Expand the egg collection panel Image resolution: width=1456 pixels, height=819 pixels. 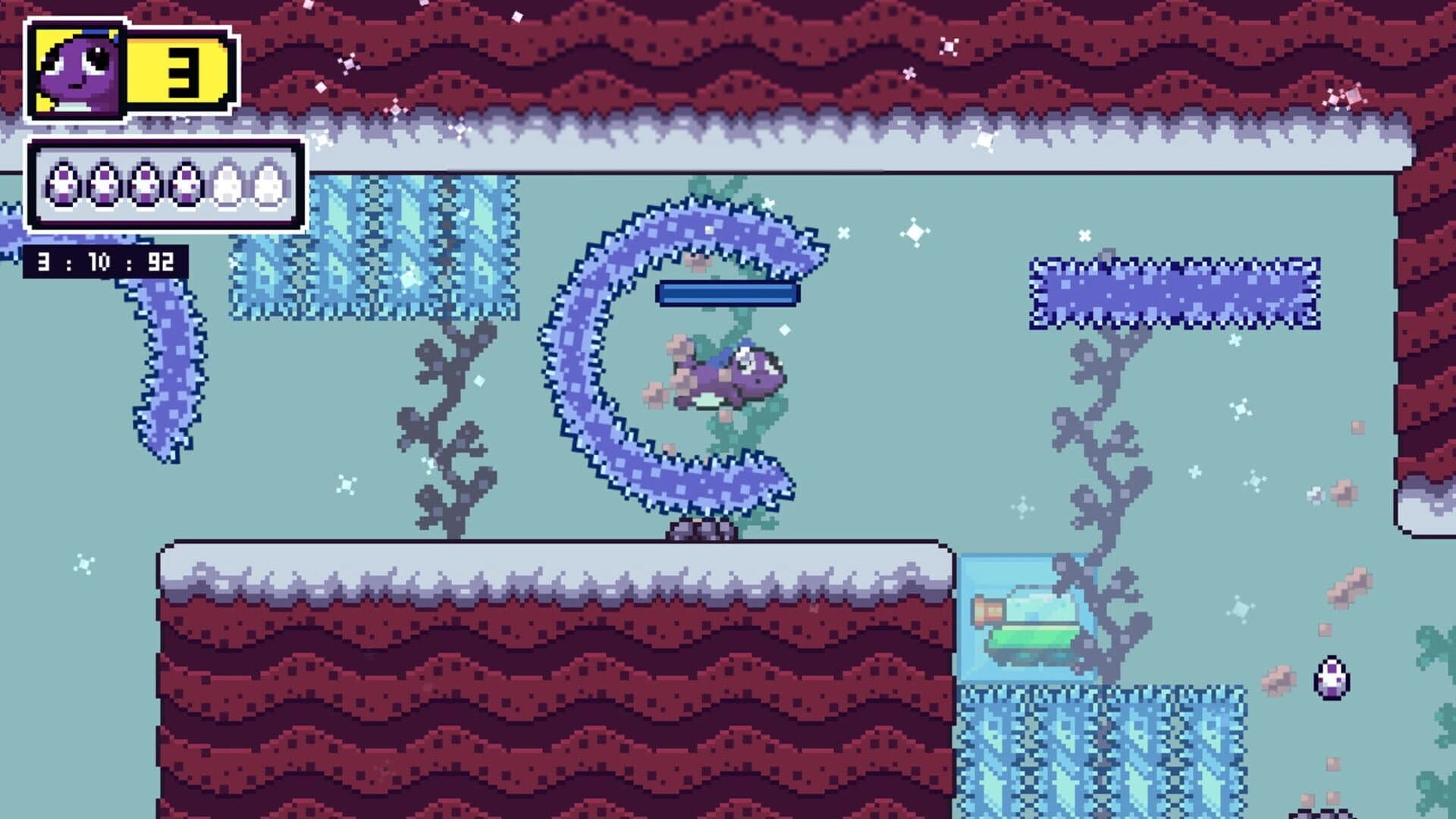(165, 184)
